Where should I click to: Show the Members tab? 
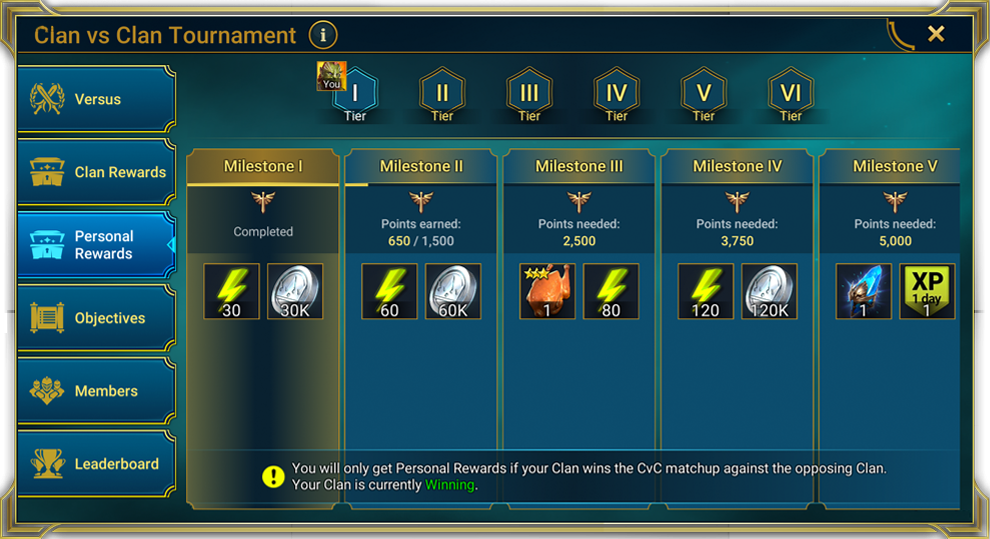(96, 391)
